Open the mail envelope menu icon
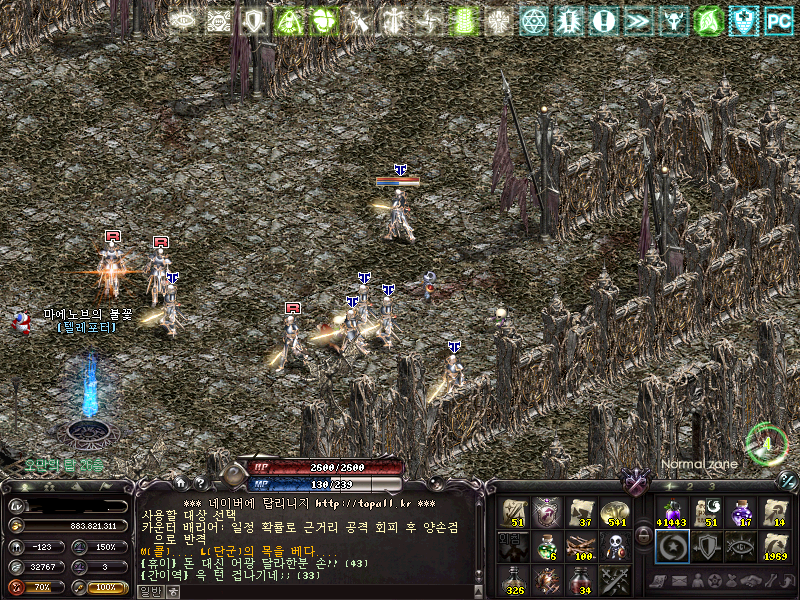The height and width of the screenshot is (600, 800). pos(681,581)
